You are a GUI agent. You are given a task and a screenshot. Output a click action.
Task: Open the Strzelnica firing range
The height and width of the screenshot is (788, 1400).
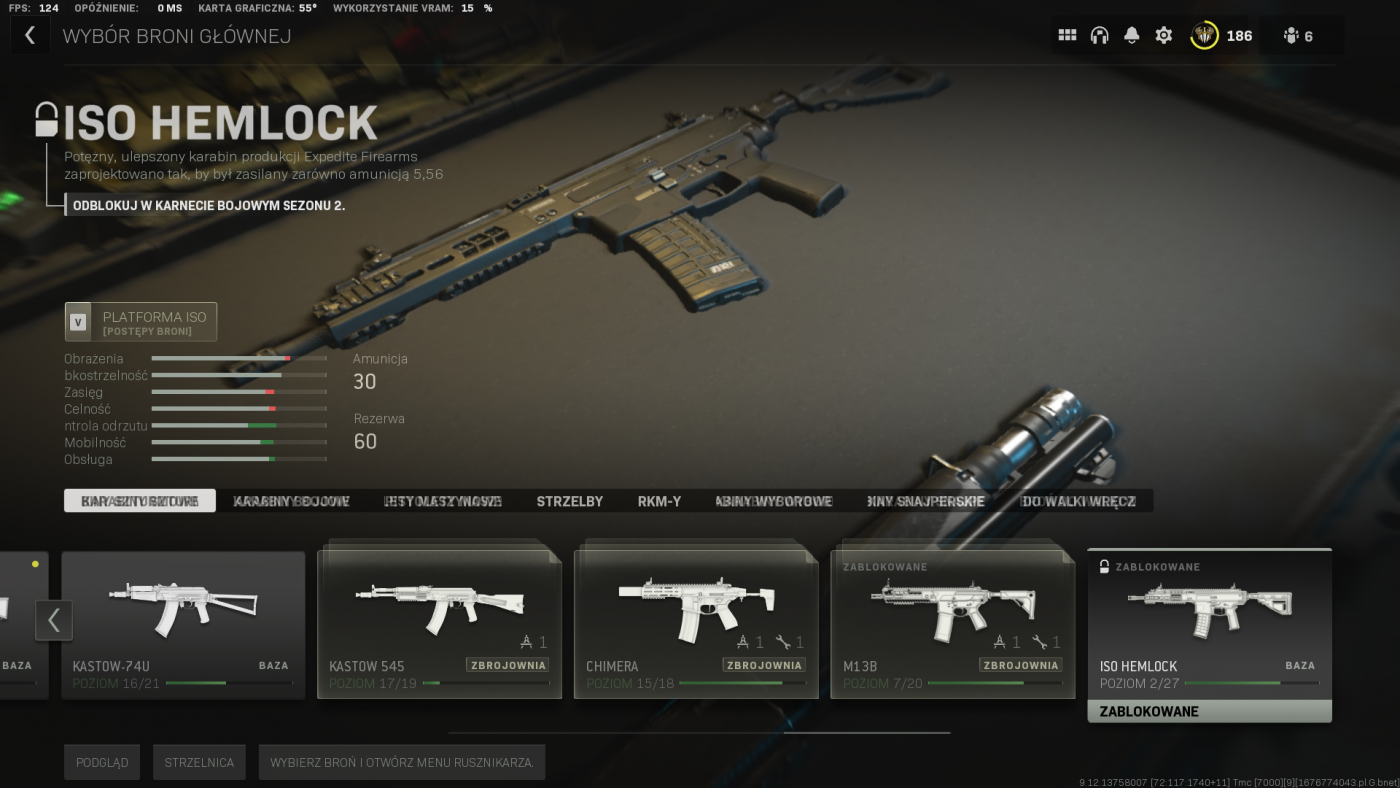point(200,762)
